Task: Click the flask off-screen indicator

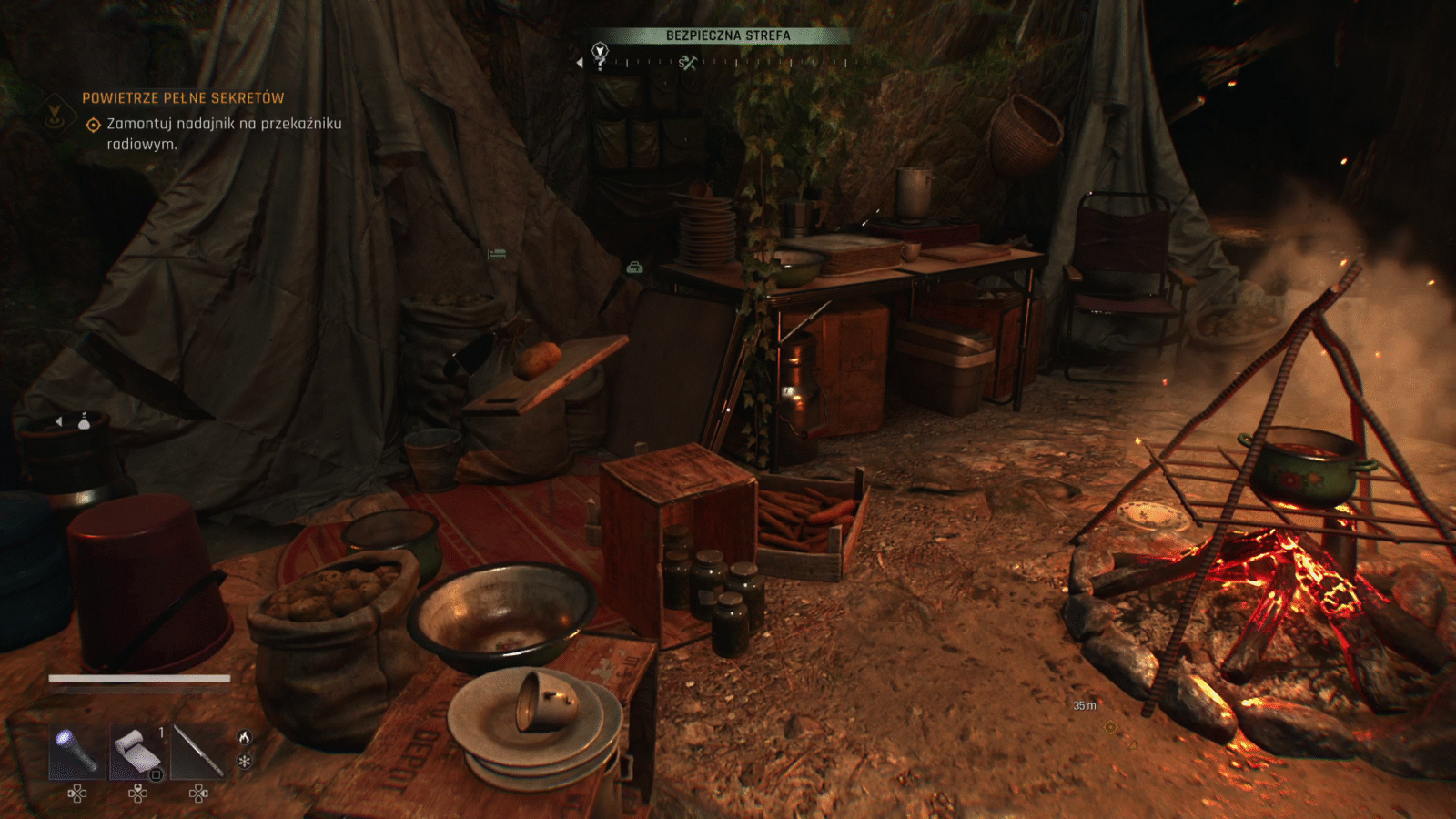Action: pos(84,421)
